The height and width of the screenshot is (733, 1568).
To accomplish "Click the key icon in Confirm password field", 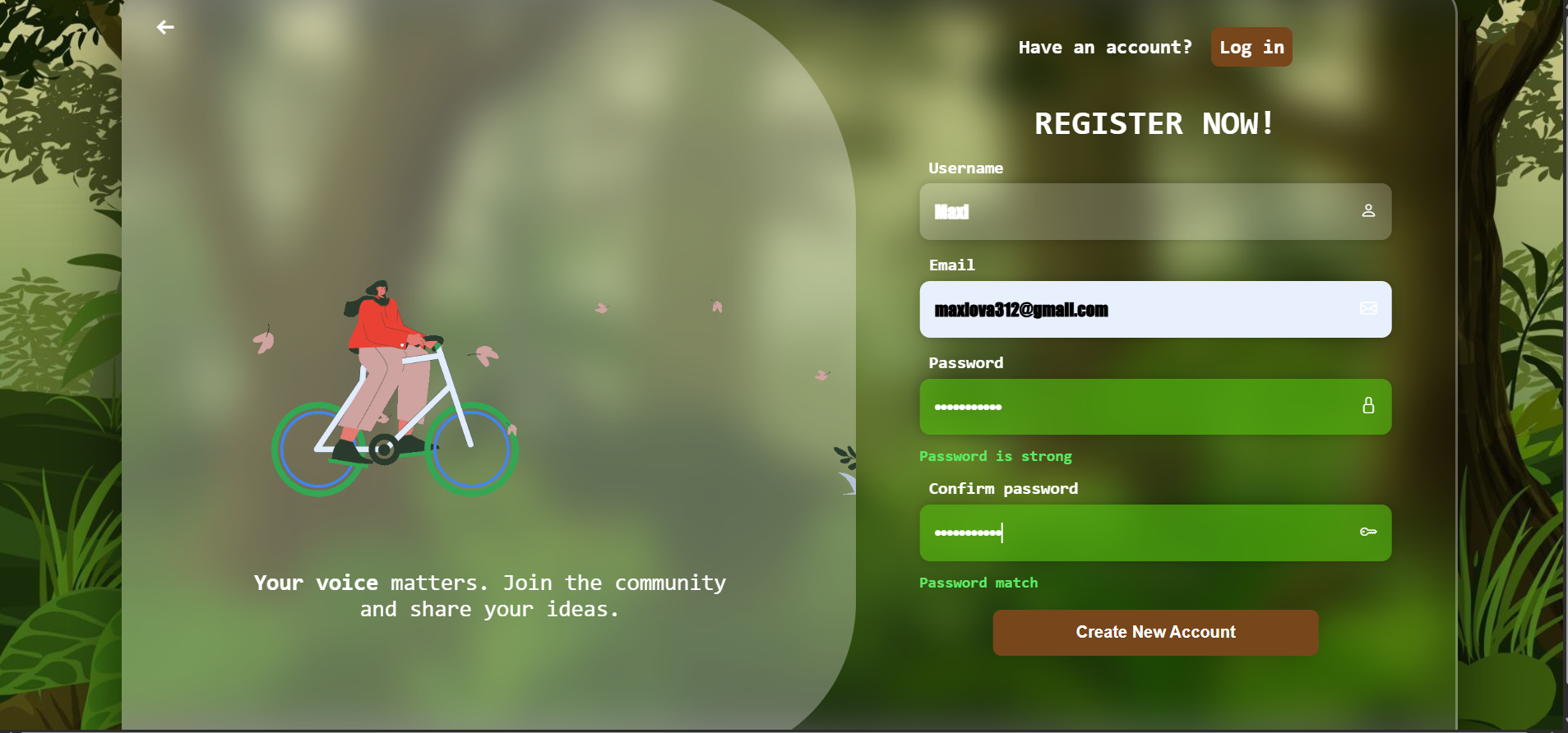I will point(1367,532).
